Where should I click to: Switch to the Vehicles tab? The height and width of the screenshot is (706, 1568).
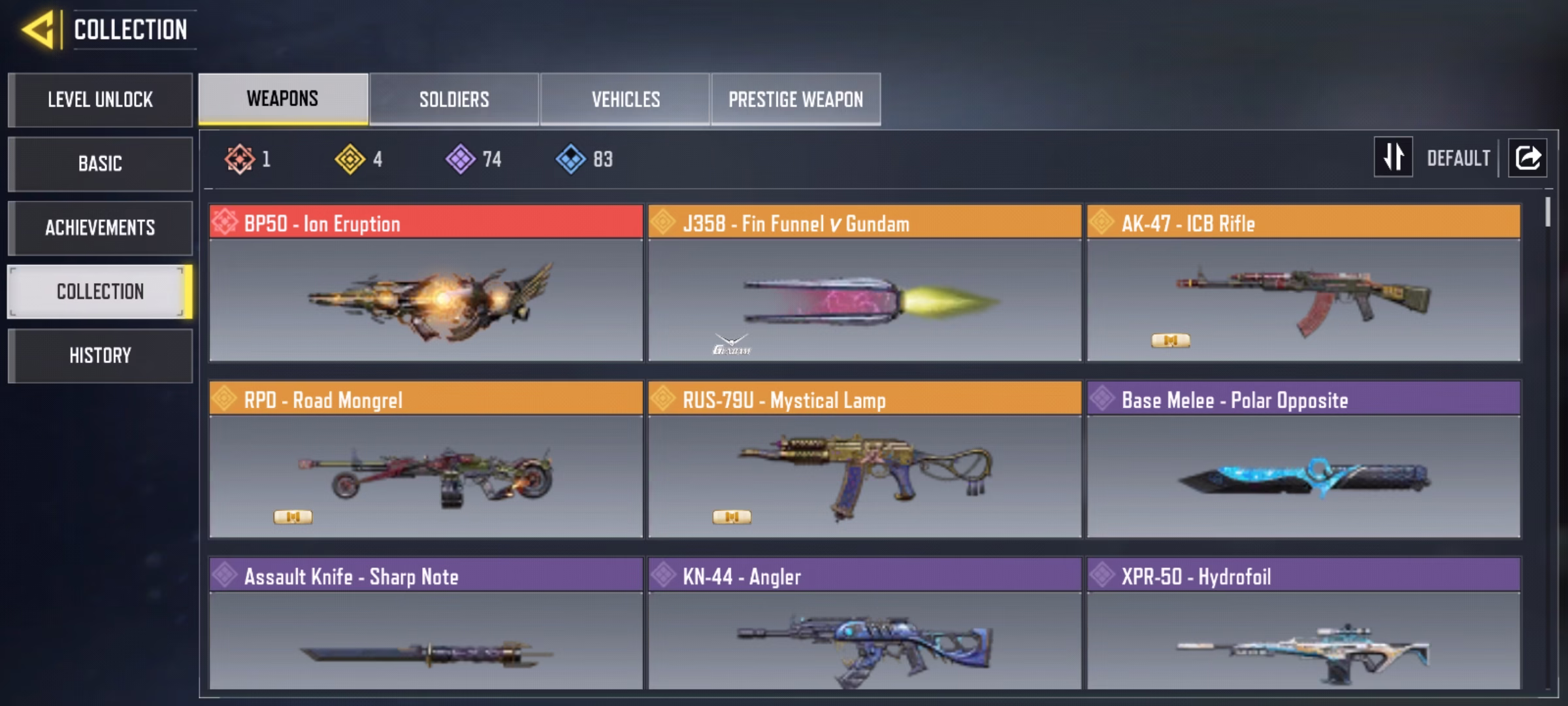click(625, 99)
